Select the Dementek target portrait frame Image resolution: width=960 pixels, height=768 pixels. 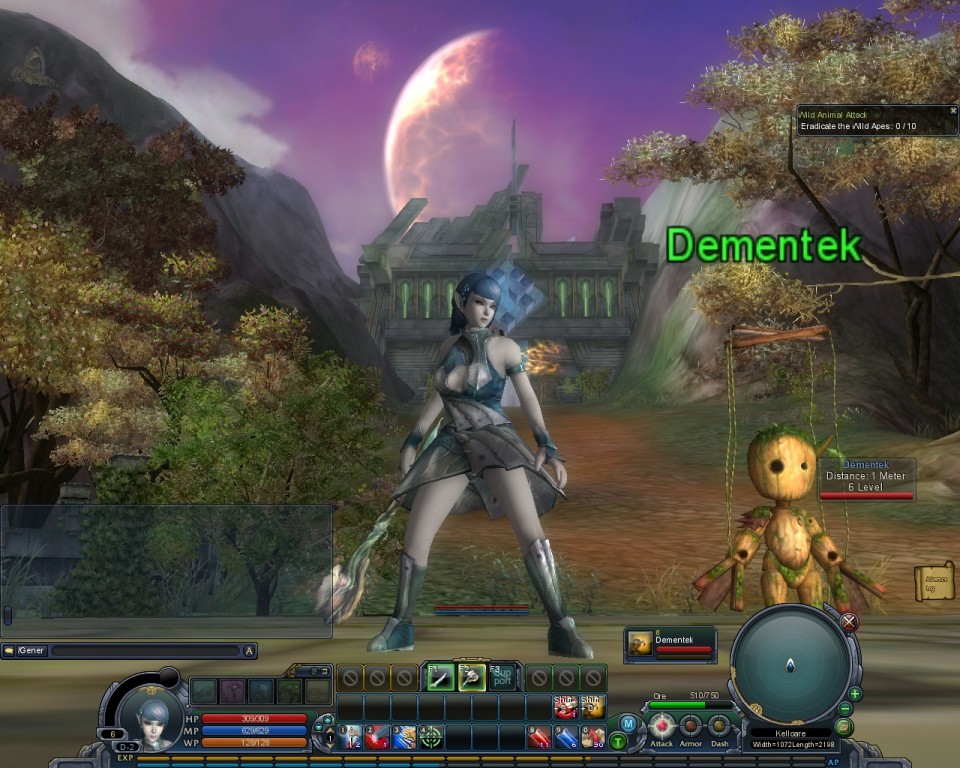(x=670, y=644)
